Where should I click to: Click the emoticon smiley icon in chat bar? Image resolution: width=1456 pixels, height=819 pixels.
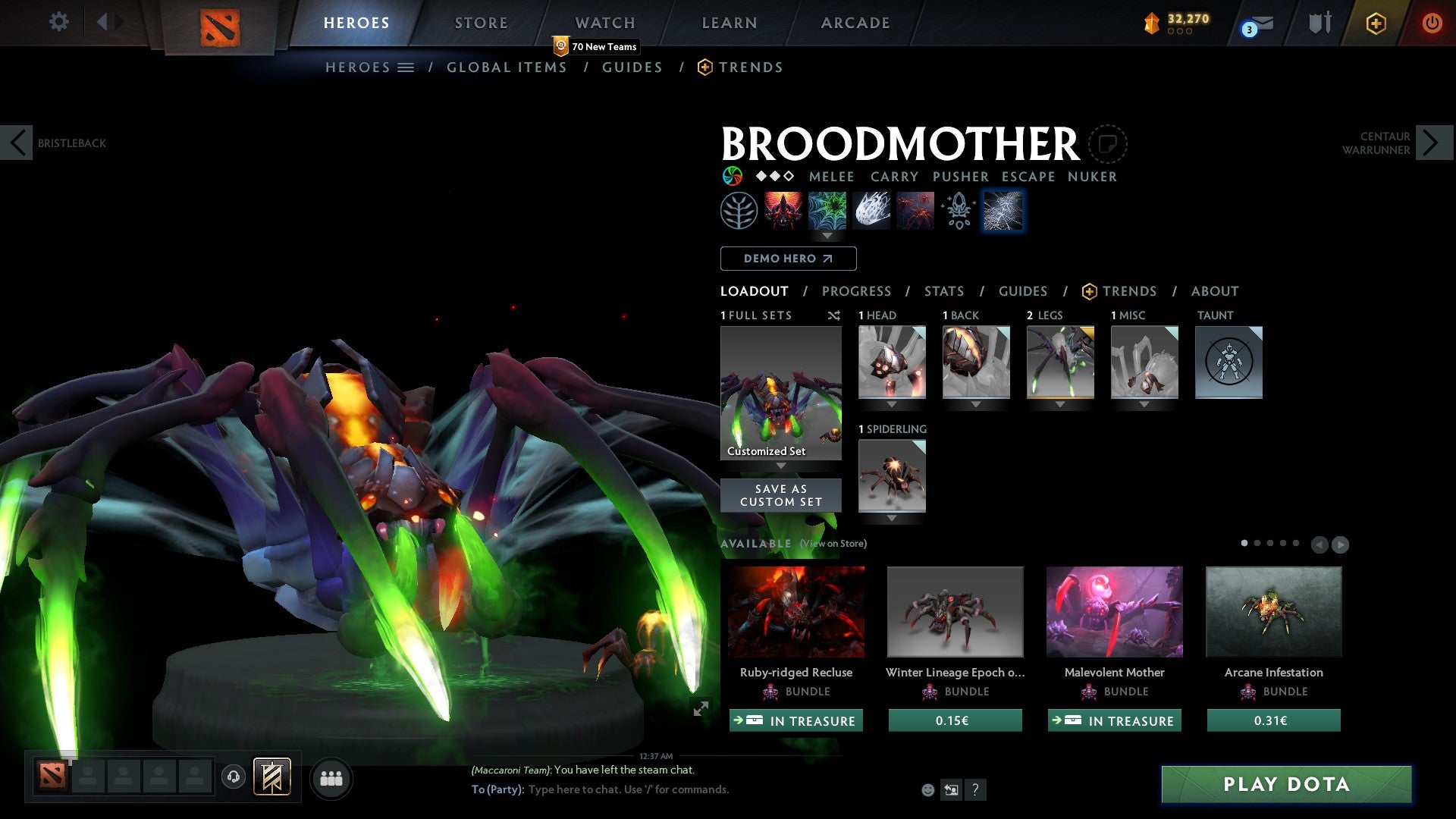[927, 789]
